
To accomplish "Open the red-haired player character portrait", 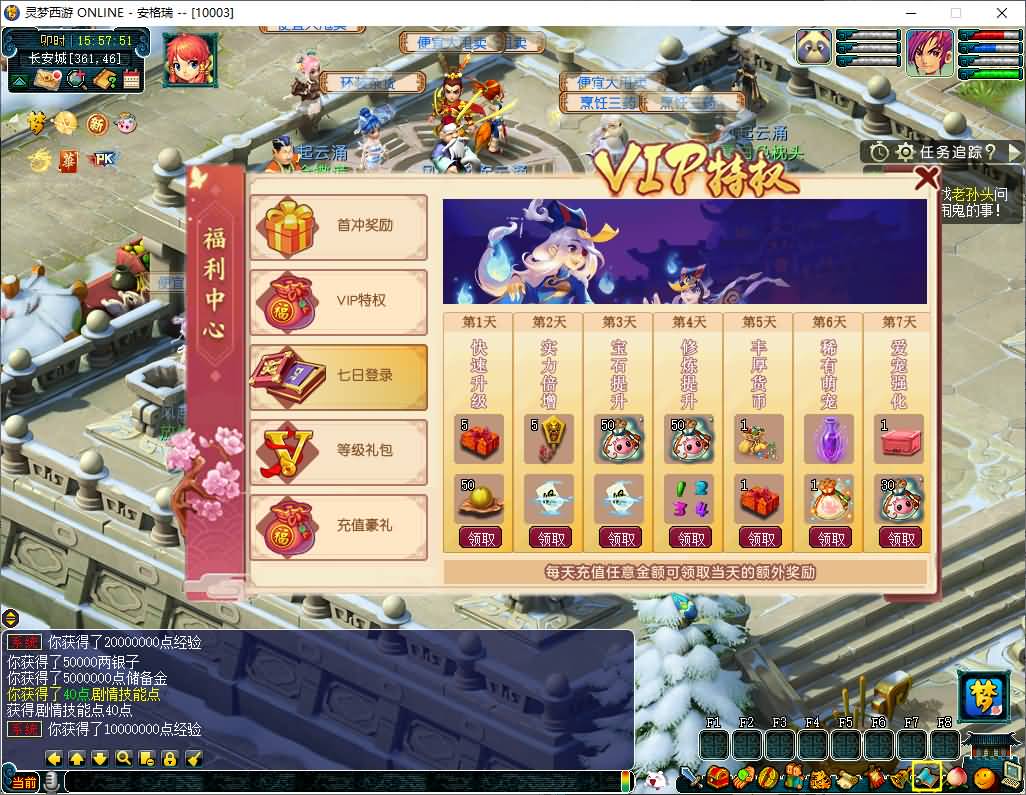I will coord(930,53).
